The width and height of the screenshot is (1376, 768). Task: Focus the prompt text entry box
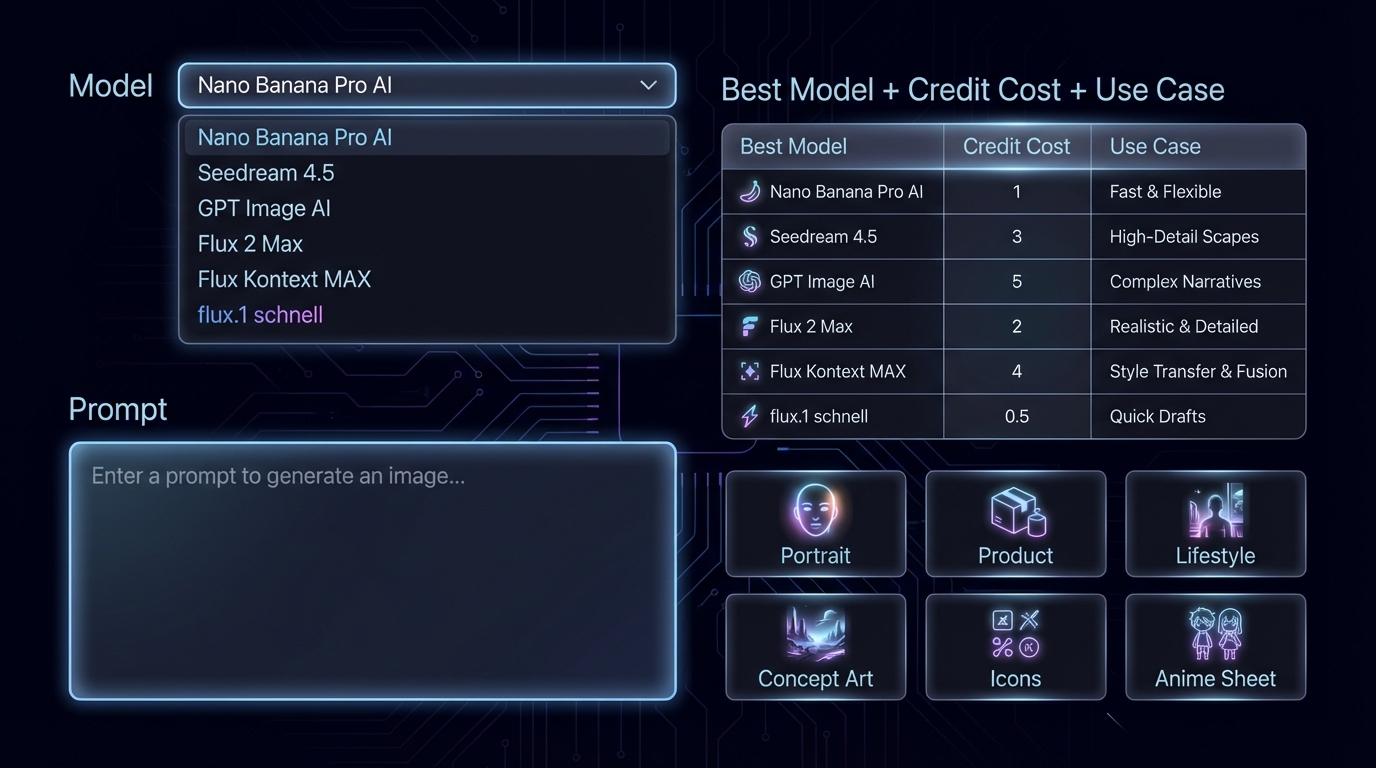pos(372,570)
